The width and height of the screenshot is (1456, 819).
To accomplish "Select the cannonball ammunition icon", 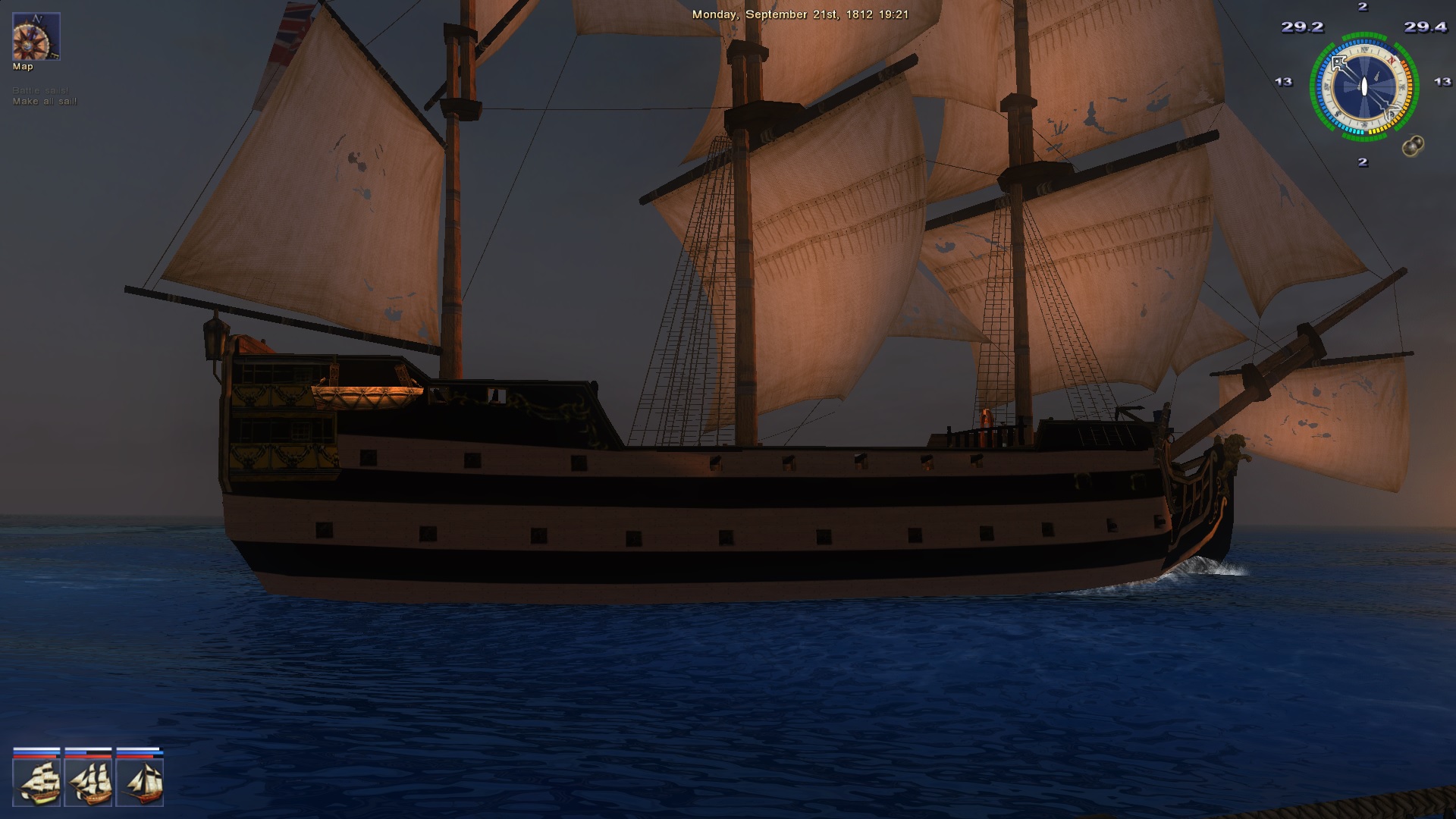I will [x=1412, y=146].
